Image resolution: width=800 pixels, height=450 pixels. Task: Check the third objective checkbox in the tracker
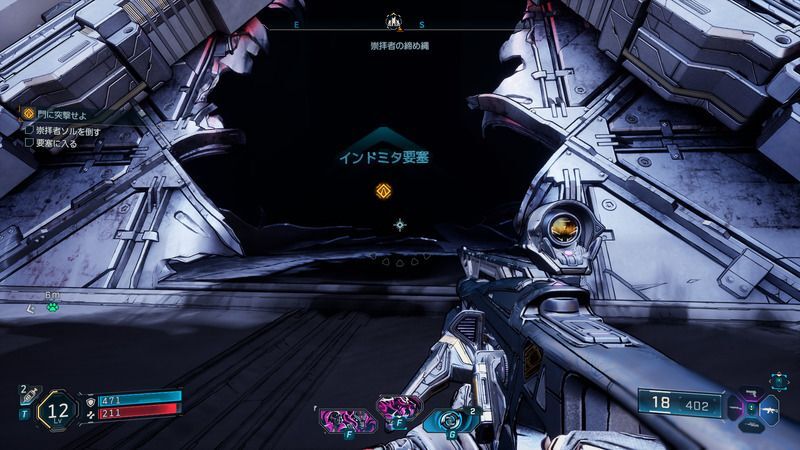(28, 143)
